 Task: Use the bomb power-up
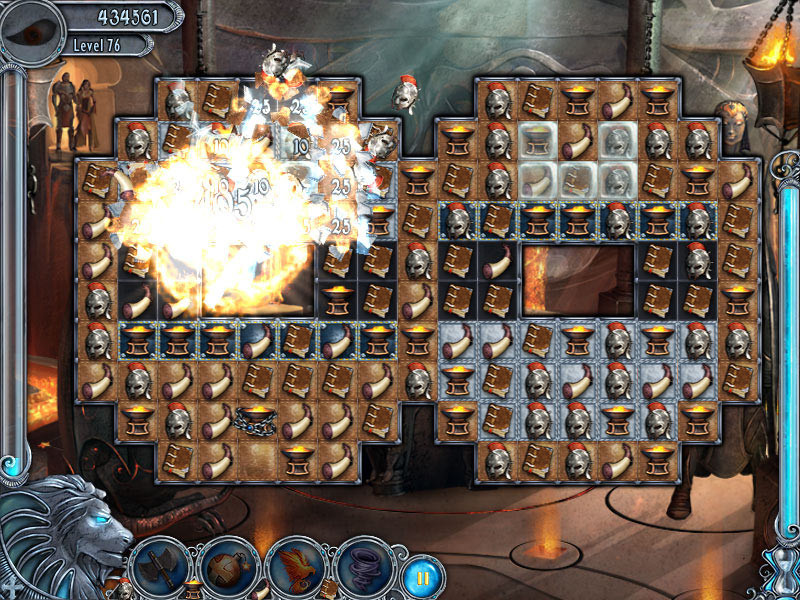(228, 566)
